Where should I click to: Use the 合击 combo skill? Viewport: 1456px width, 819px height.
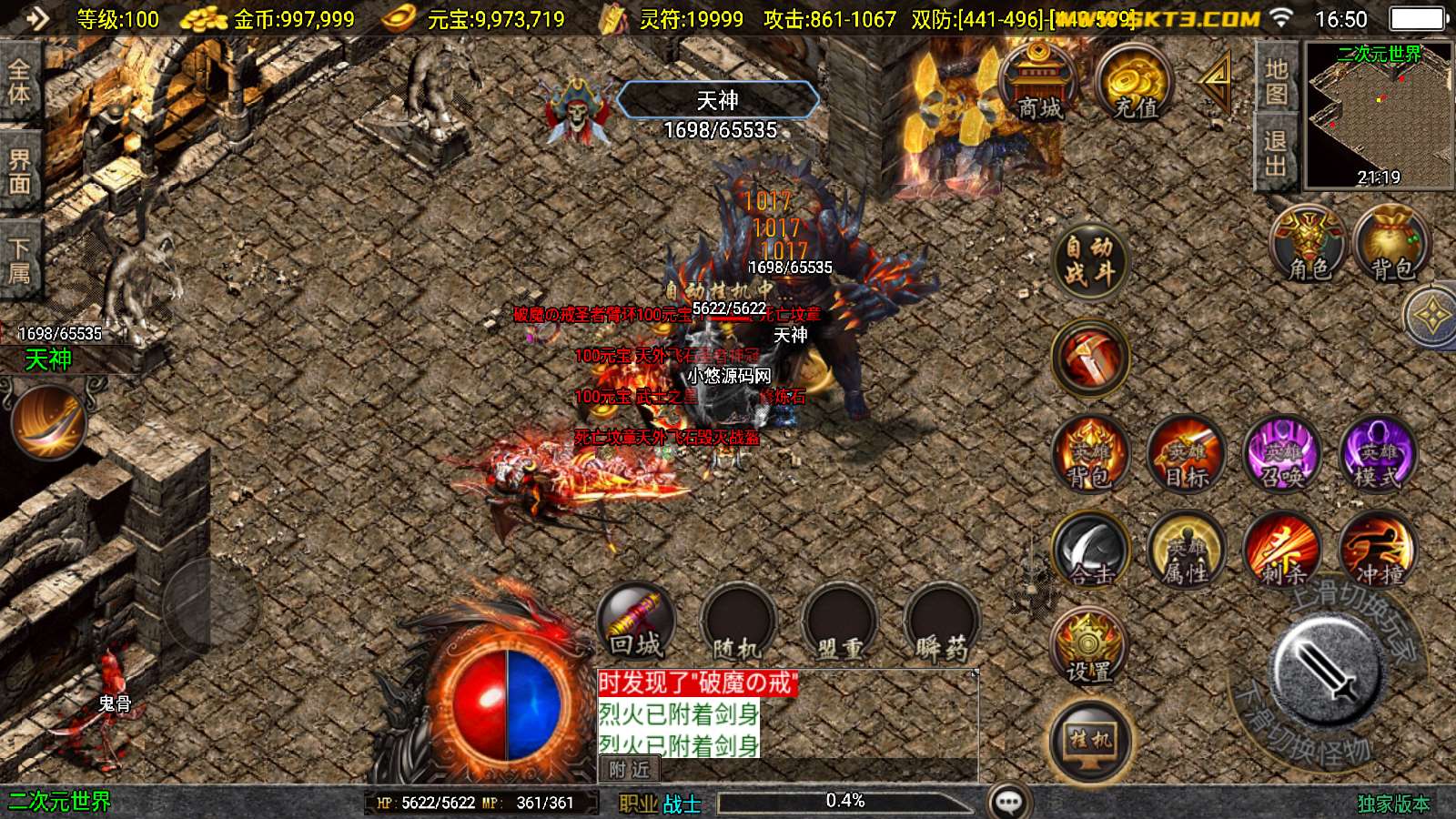[1090, 551]
